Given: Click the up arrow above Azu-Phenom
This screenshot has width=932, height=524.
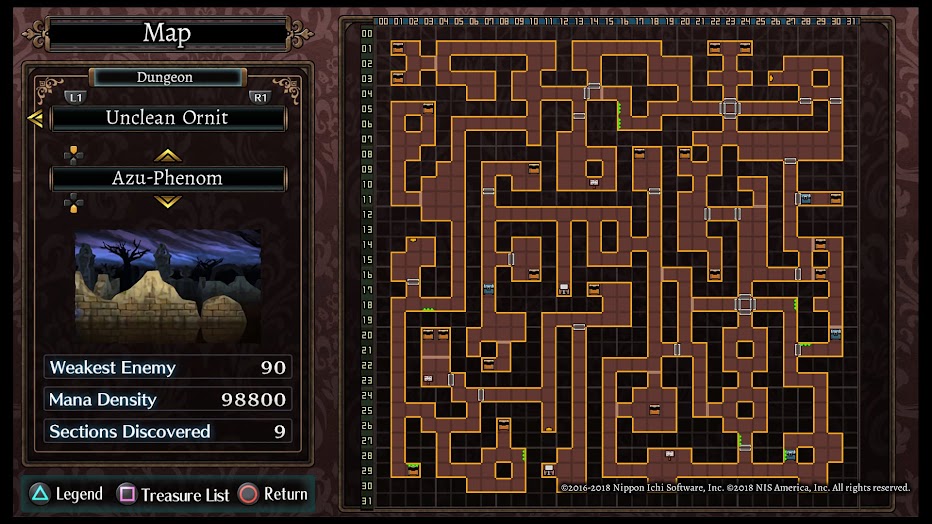Looking at the screenshot, I should tap(167, 155).
